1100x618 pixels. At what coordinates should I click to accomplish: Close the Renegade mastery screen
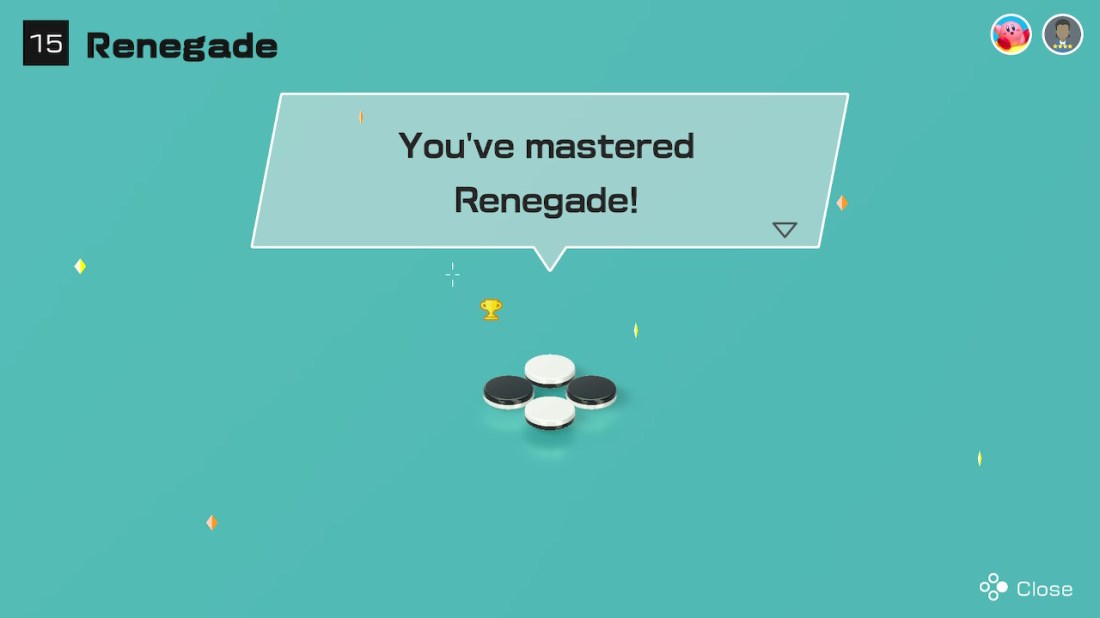[x=1026, y=588]
